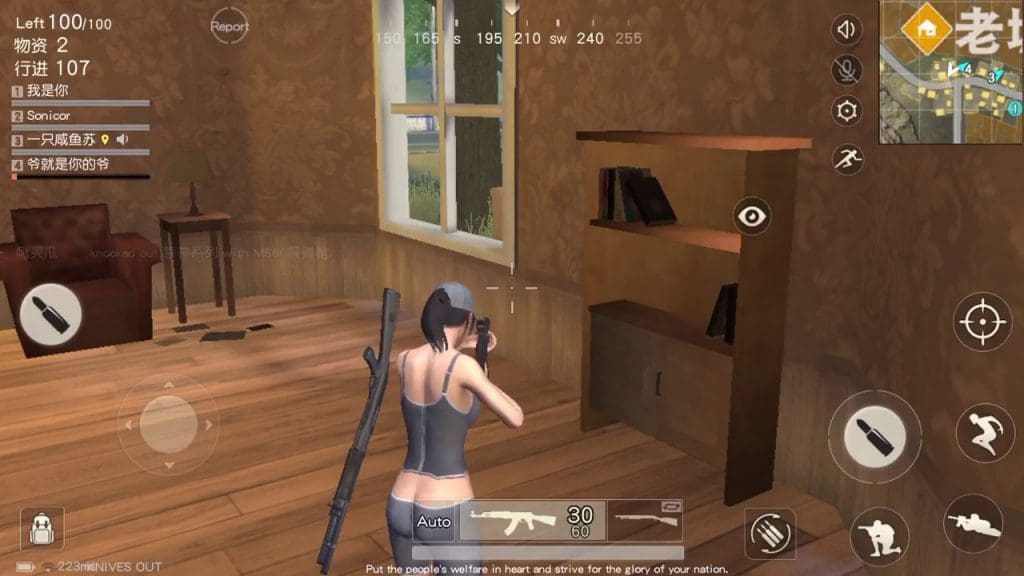1024x576 pixels.
Task: Crouch using the kneeling soldier icon
Action: (x=879, y=535)
